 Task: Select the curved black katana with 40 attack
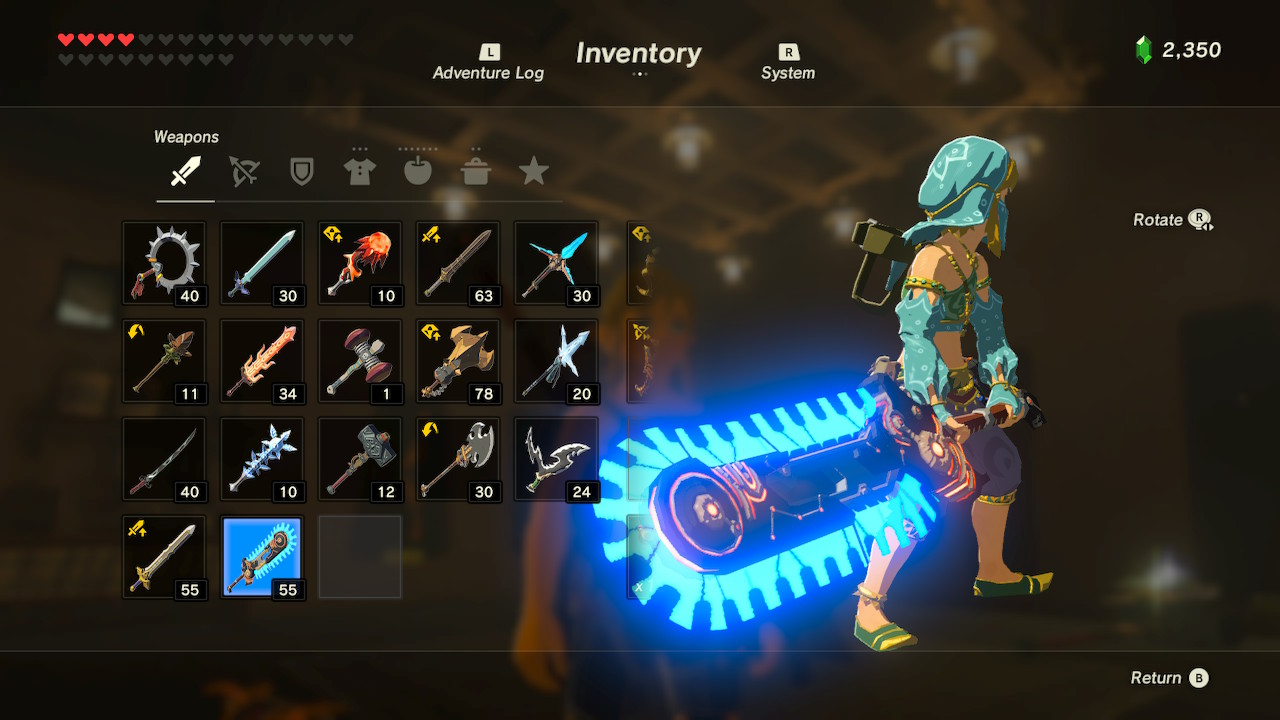click(x=164, y=459)
